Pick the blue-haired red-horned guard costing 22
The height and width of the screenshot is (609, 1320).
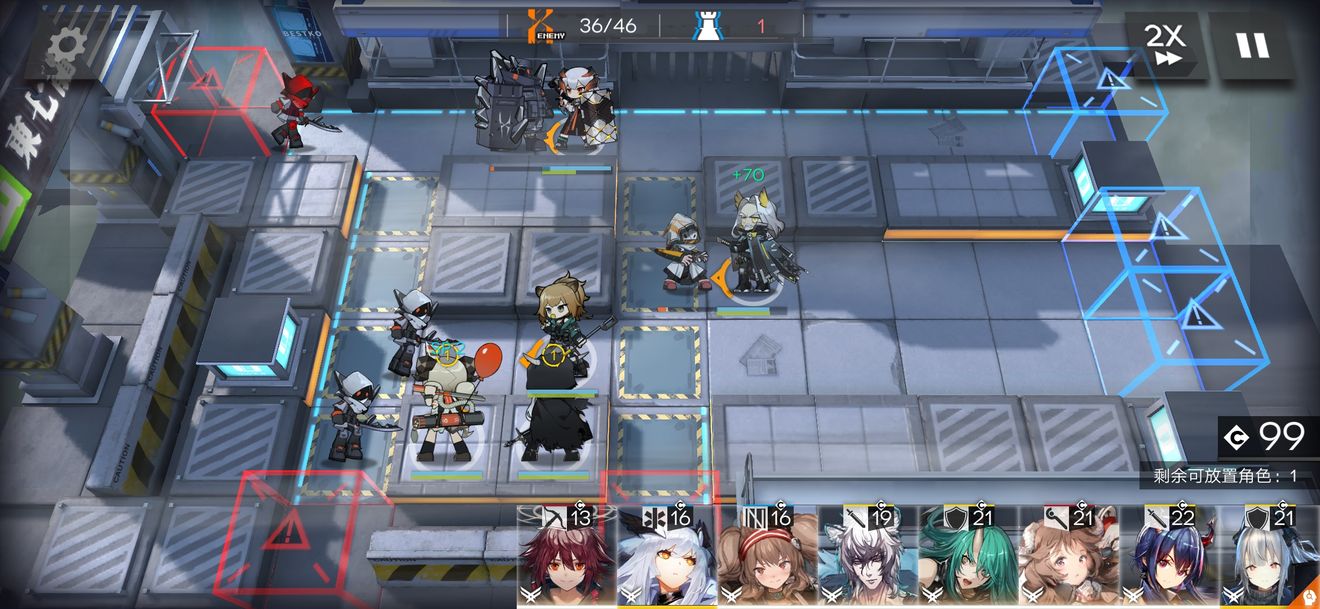1169,558
